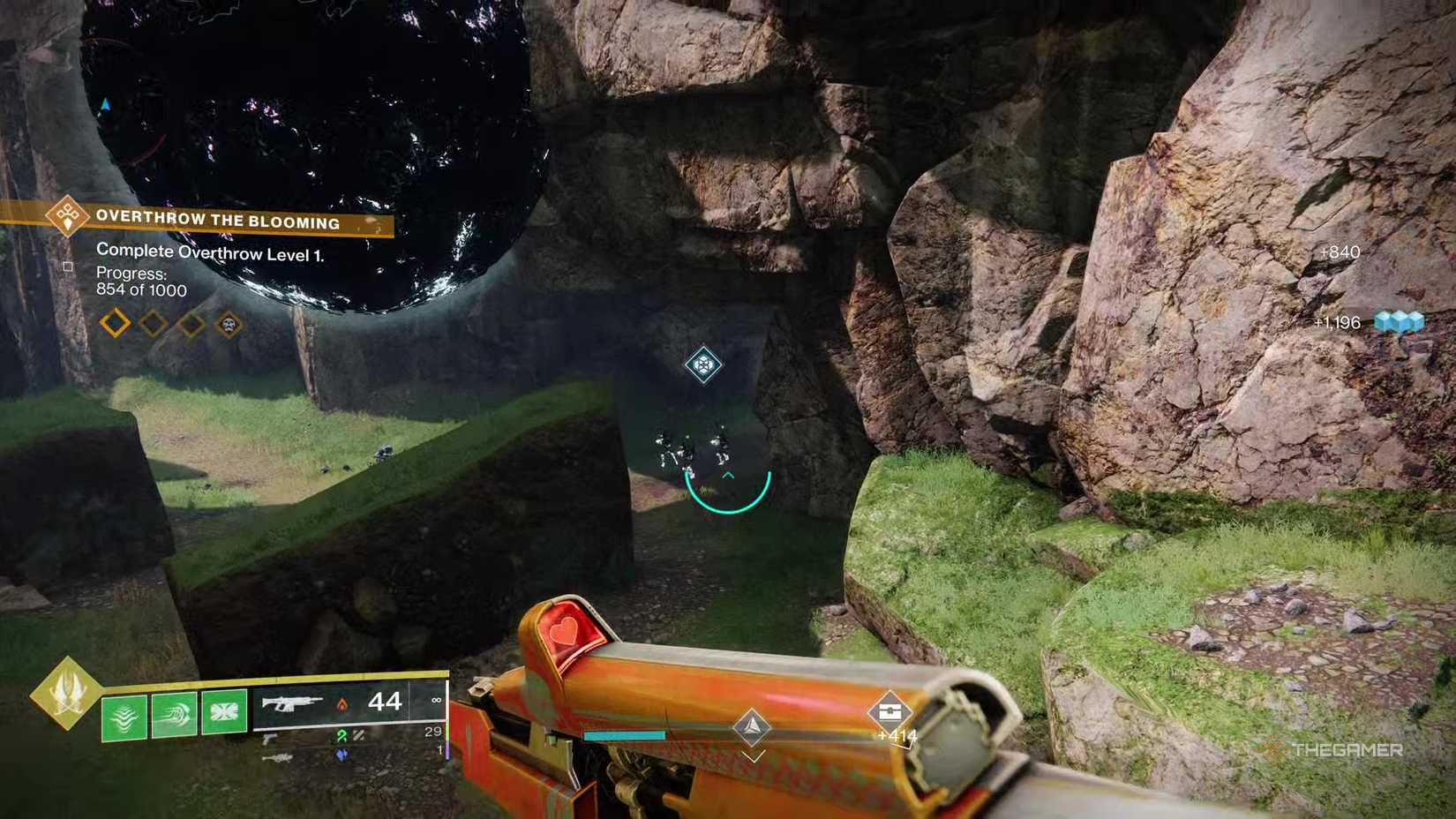Select the second dimmed diamond in the progress row
Image resolution: width=1456 pixels, height=819 pixels.
(154, 323)
